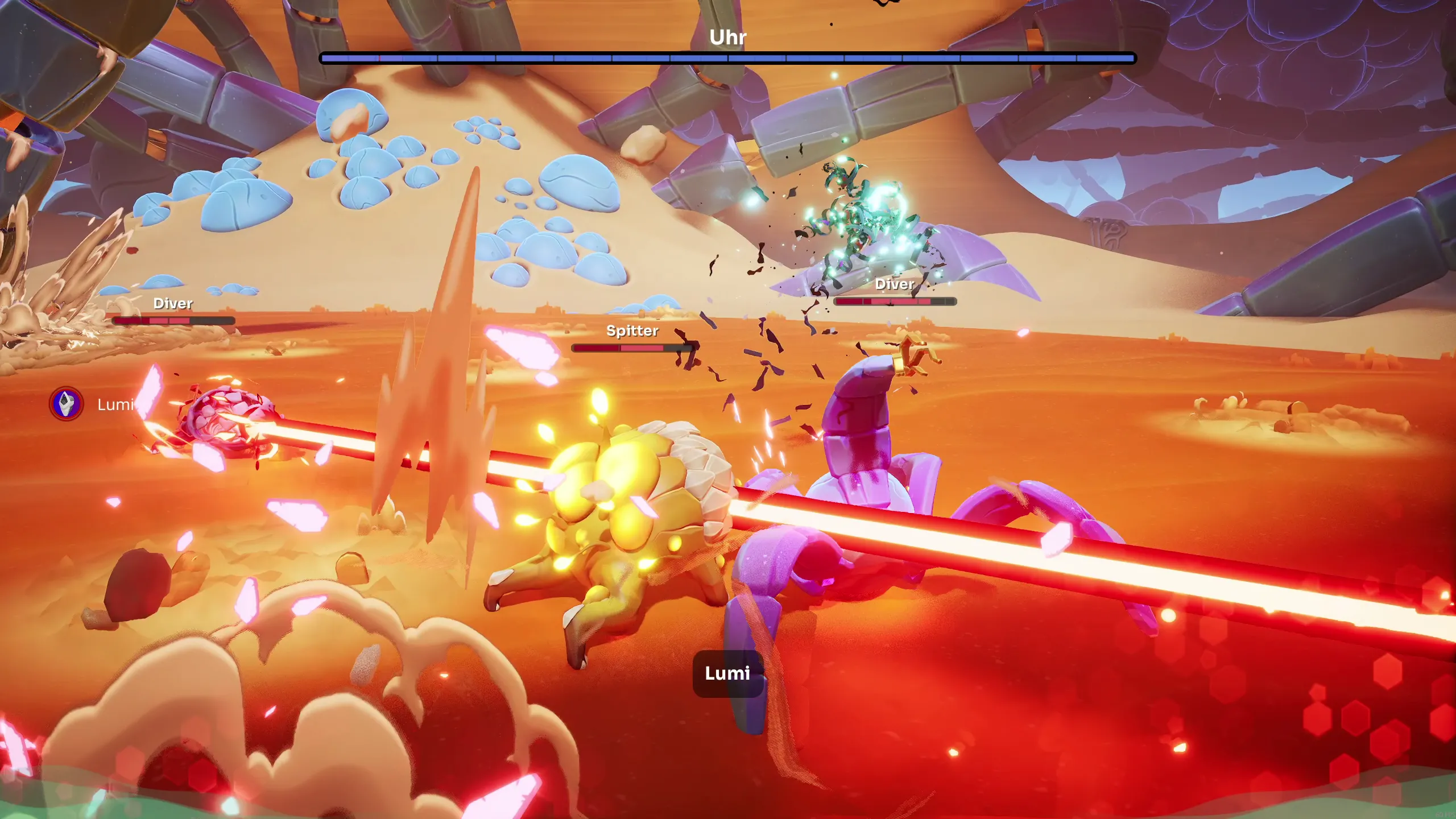The image size is (1456, 819).
Task: Expand the left Diver nameplate details
Action: 172,304
